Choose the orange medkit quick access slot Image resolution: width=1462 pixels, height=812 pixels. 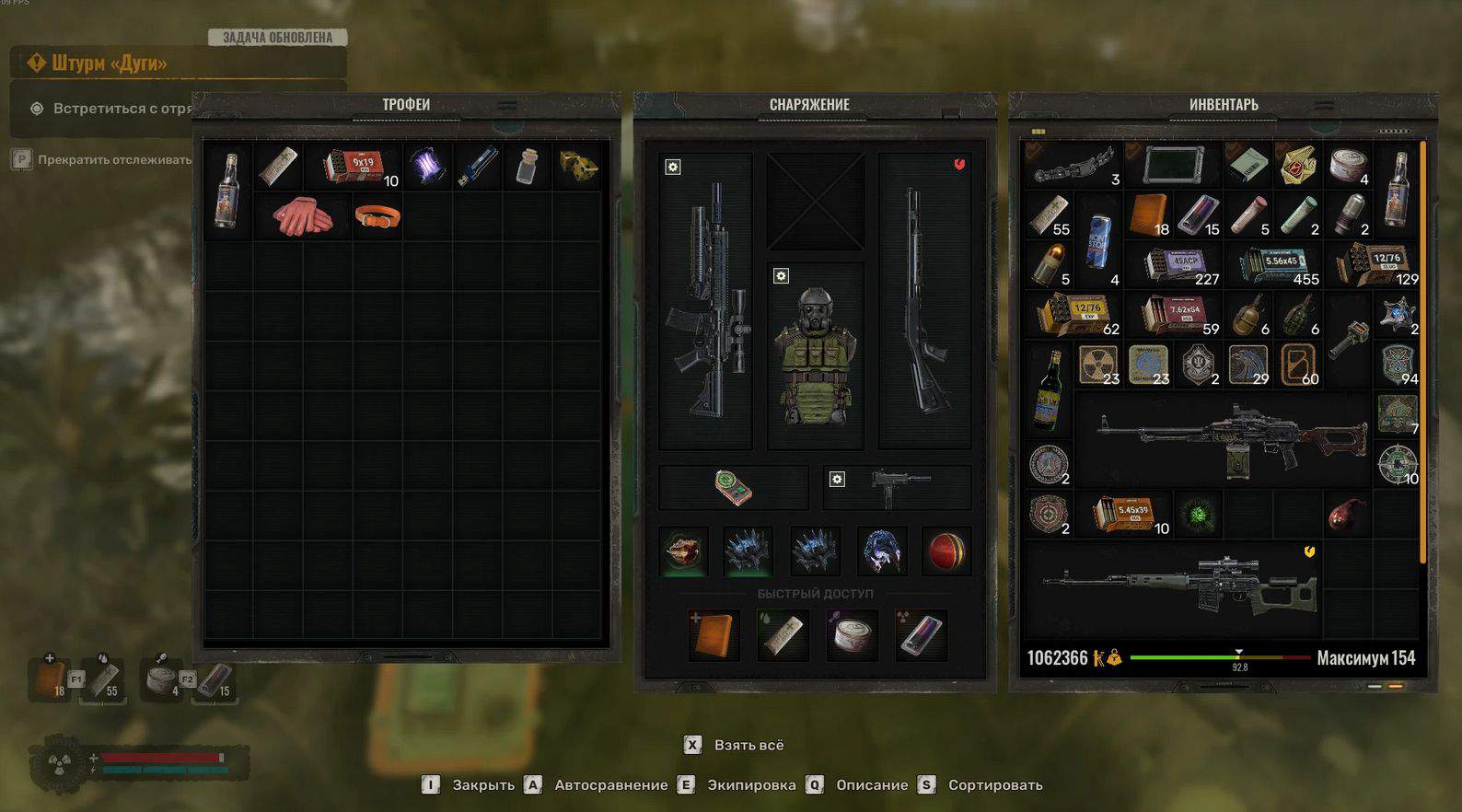point(714,634)
